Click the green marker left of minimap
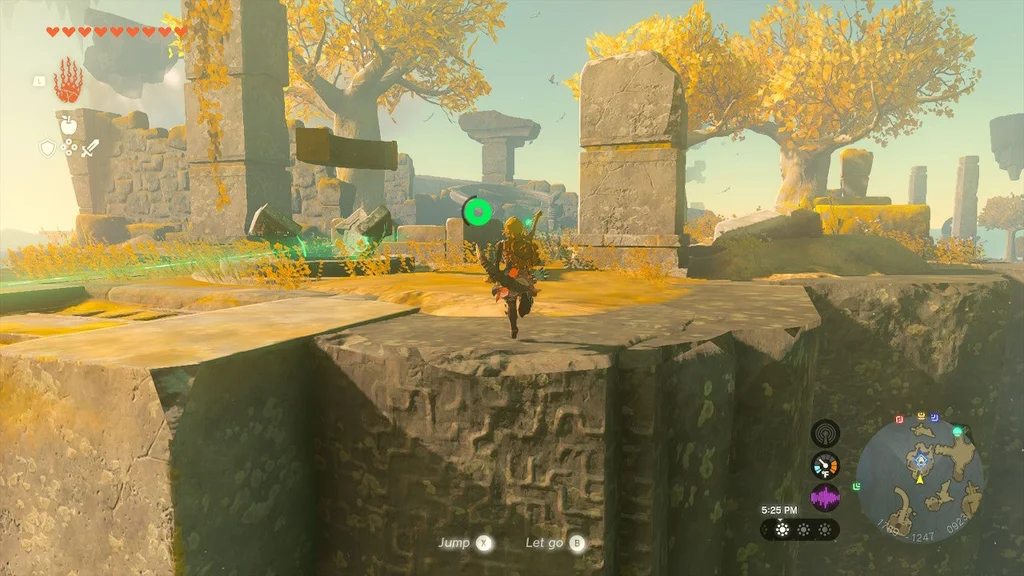The width and height of the screenshot is (1024, 576). (856, 487)
